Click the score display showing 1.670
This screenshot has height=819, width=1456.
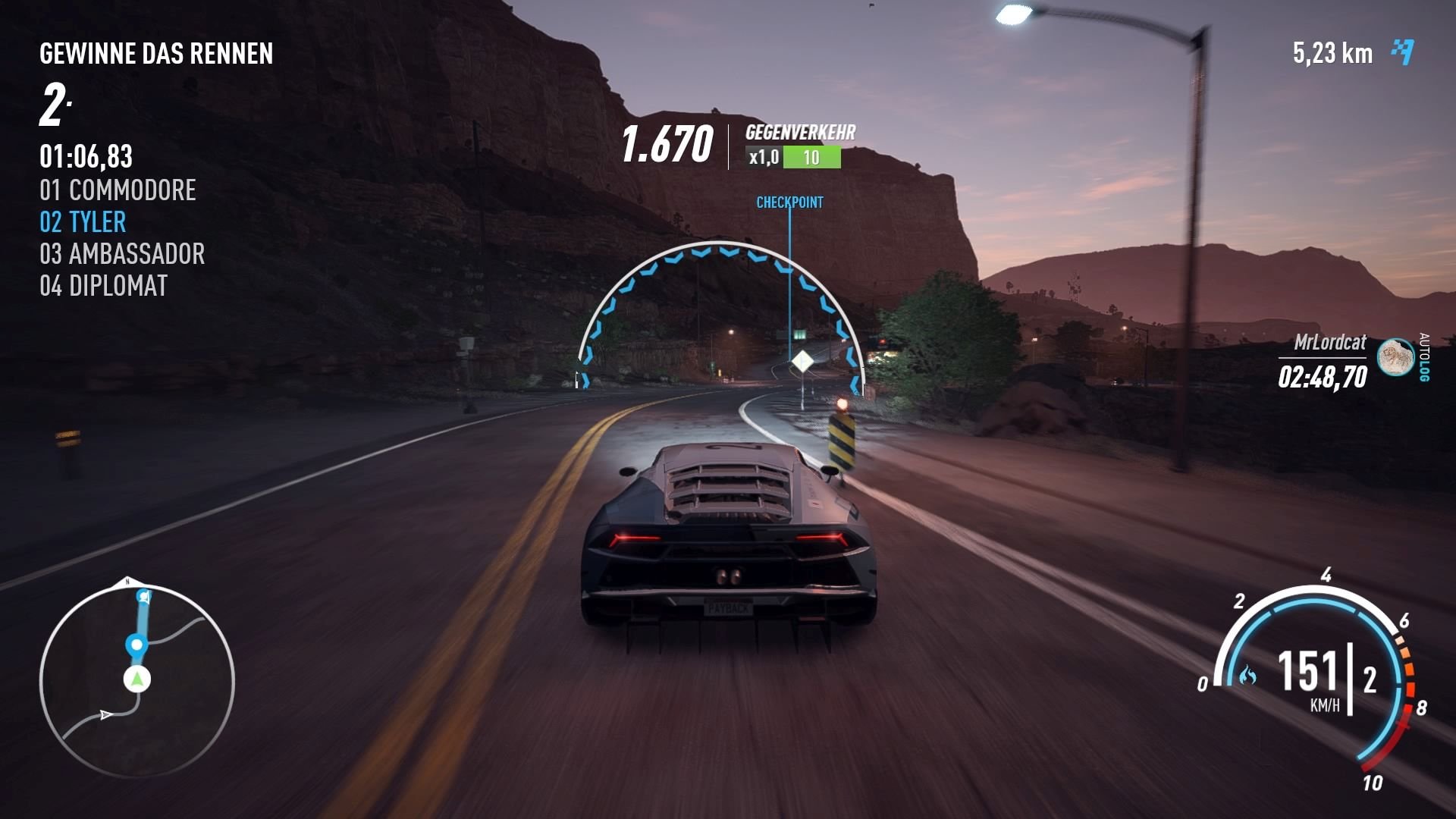670,141
